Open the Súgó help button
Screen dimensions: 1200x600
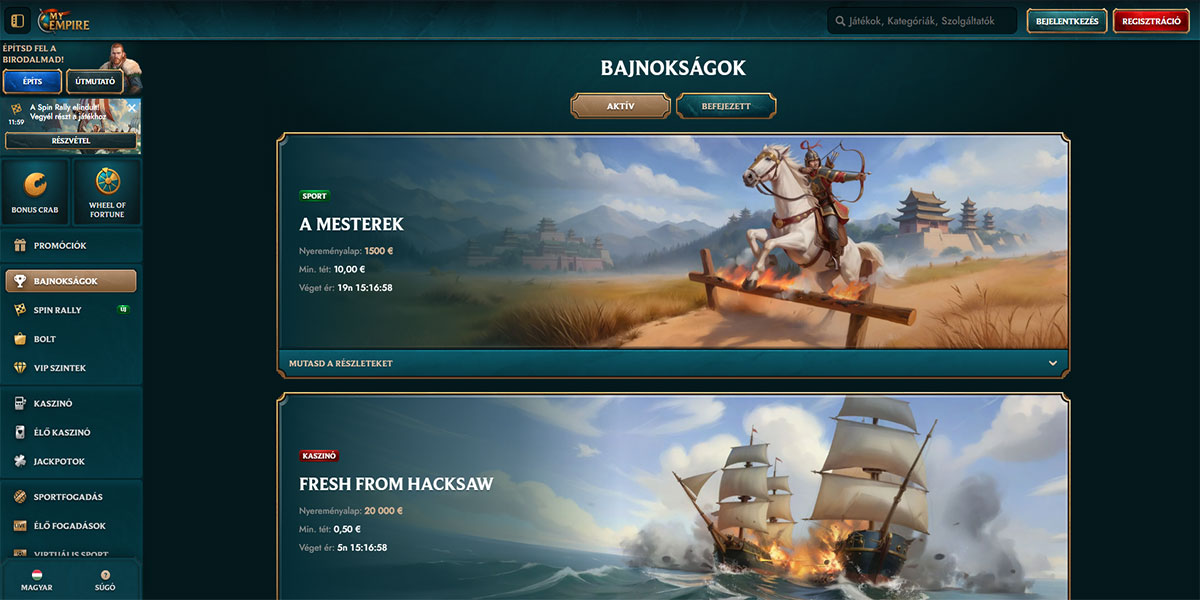pos(106,581)
